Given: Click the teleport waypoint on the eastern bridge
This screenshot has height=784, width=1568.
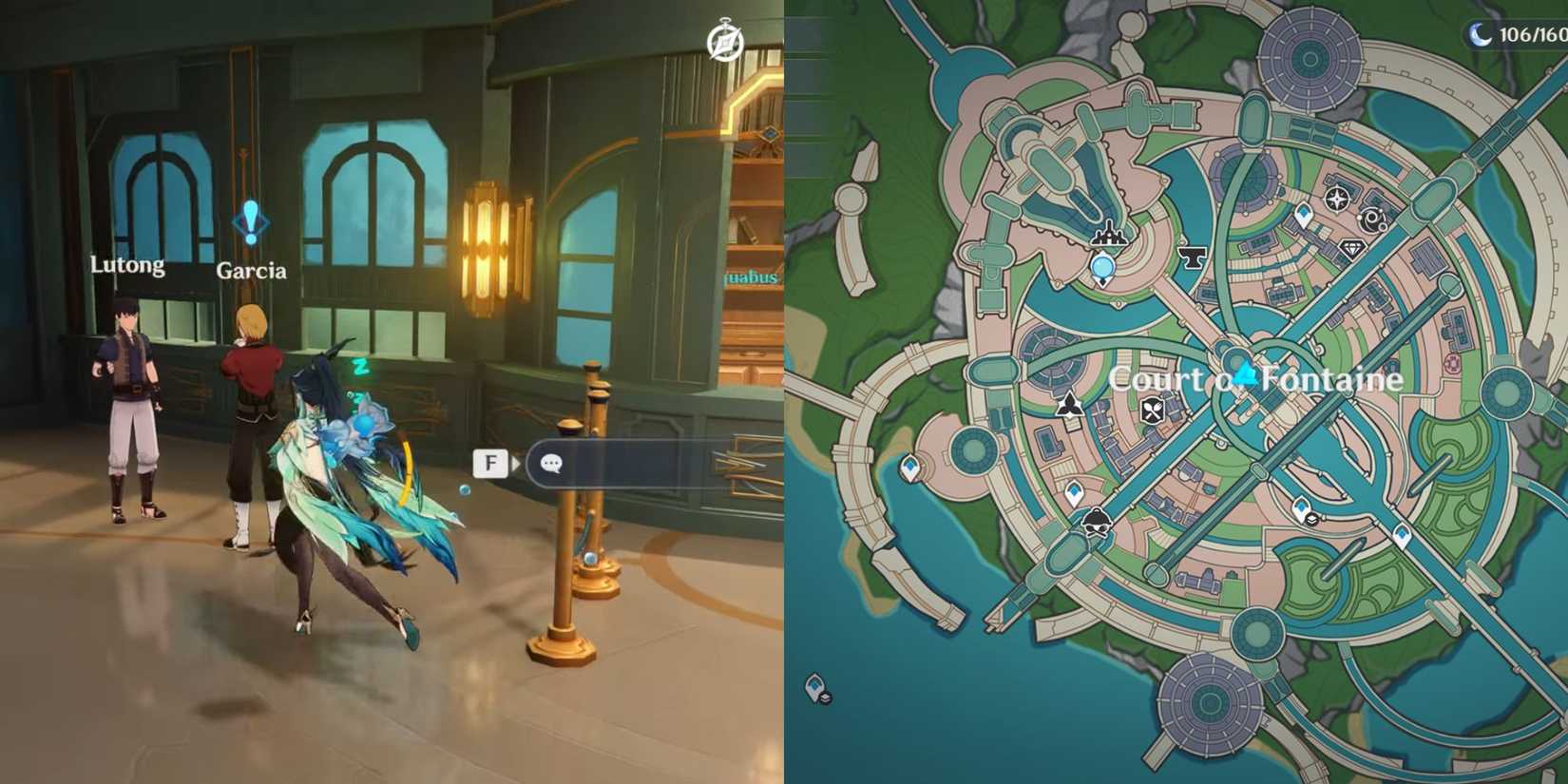Looking at the screenshot, I should (x=1402, y=534).
